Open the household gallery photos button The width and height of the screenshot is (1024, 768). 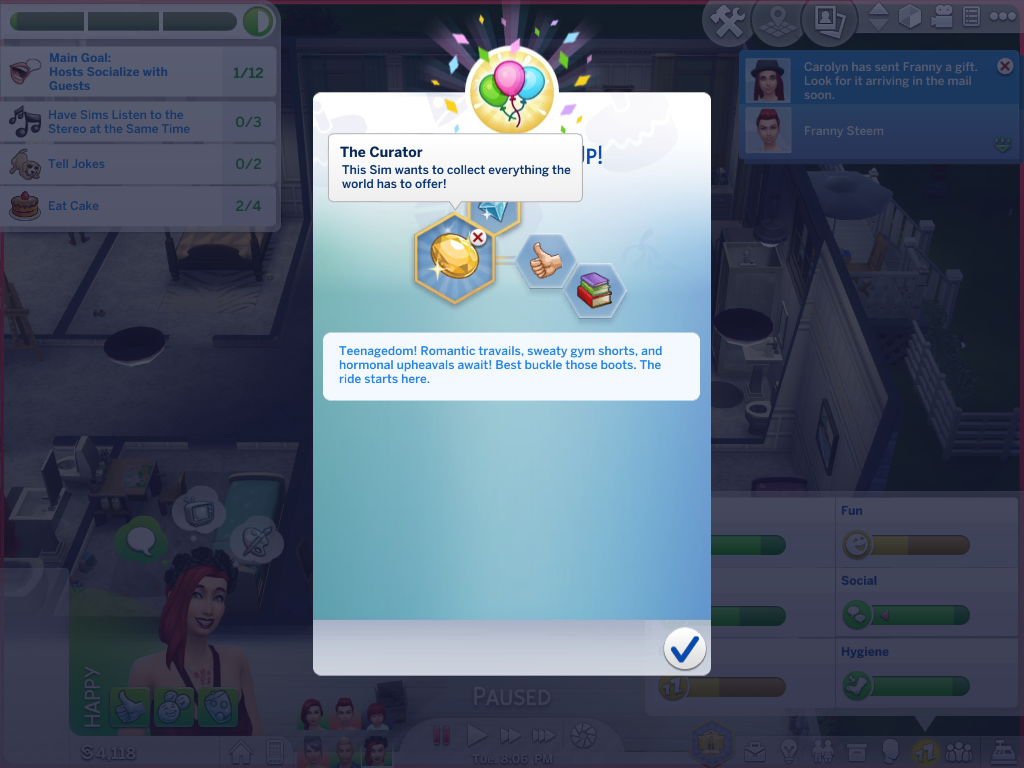830,20
